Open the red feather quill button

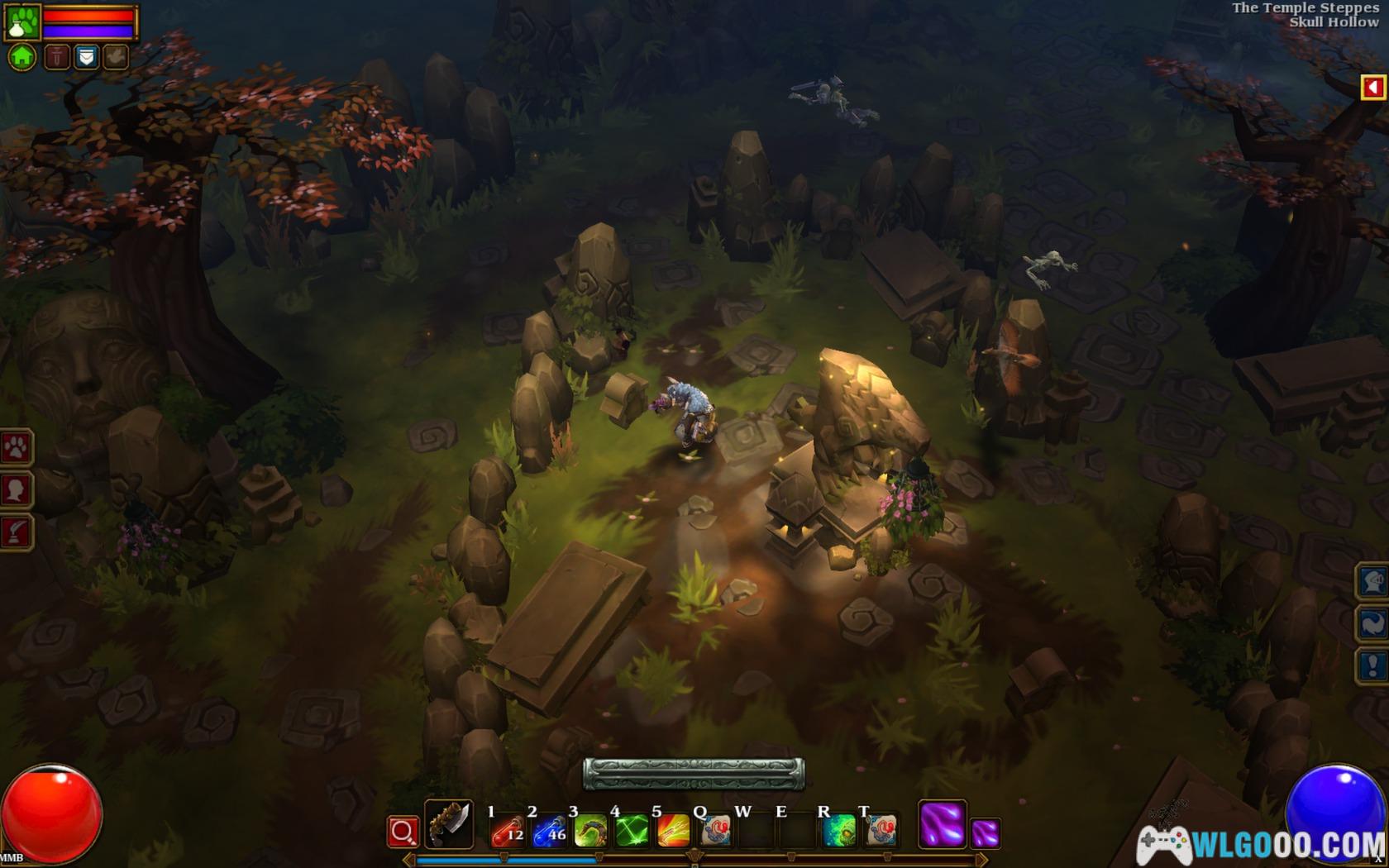(x=16, y=532)
